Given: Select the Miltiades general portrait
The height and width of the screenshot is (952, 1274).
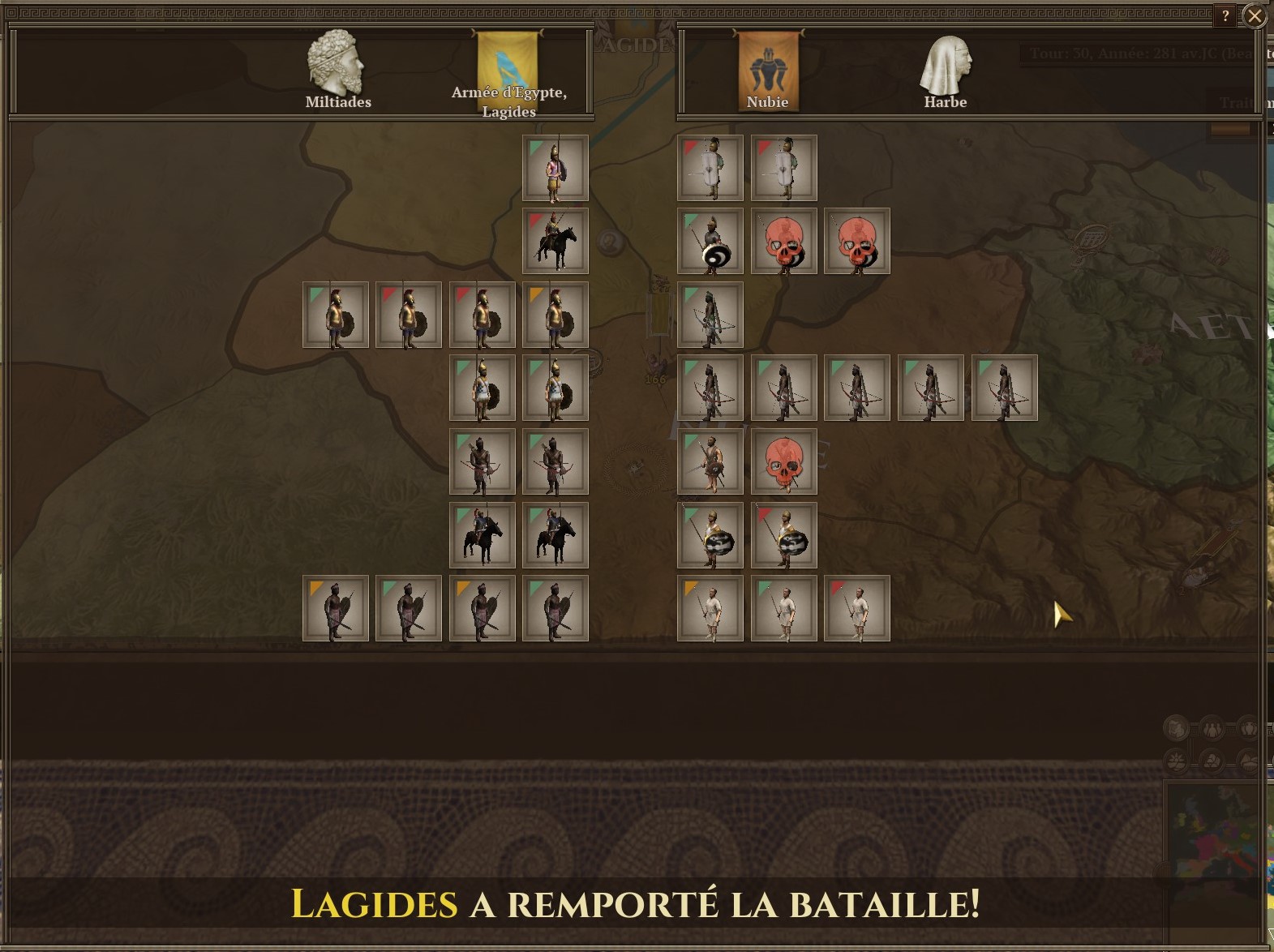Looking at the screenshot, I should coord(337,65).
